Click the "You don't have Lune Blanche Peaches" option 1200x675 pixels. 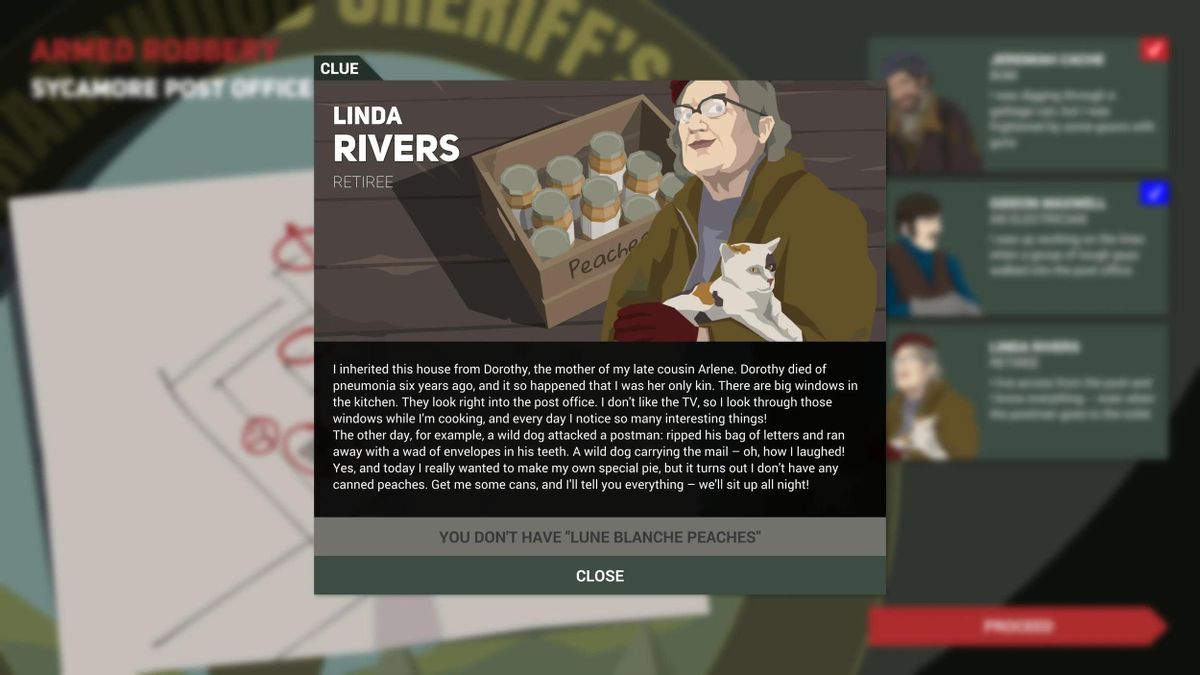pyautogui.click(x=599, y=537)
